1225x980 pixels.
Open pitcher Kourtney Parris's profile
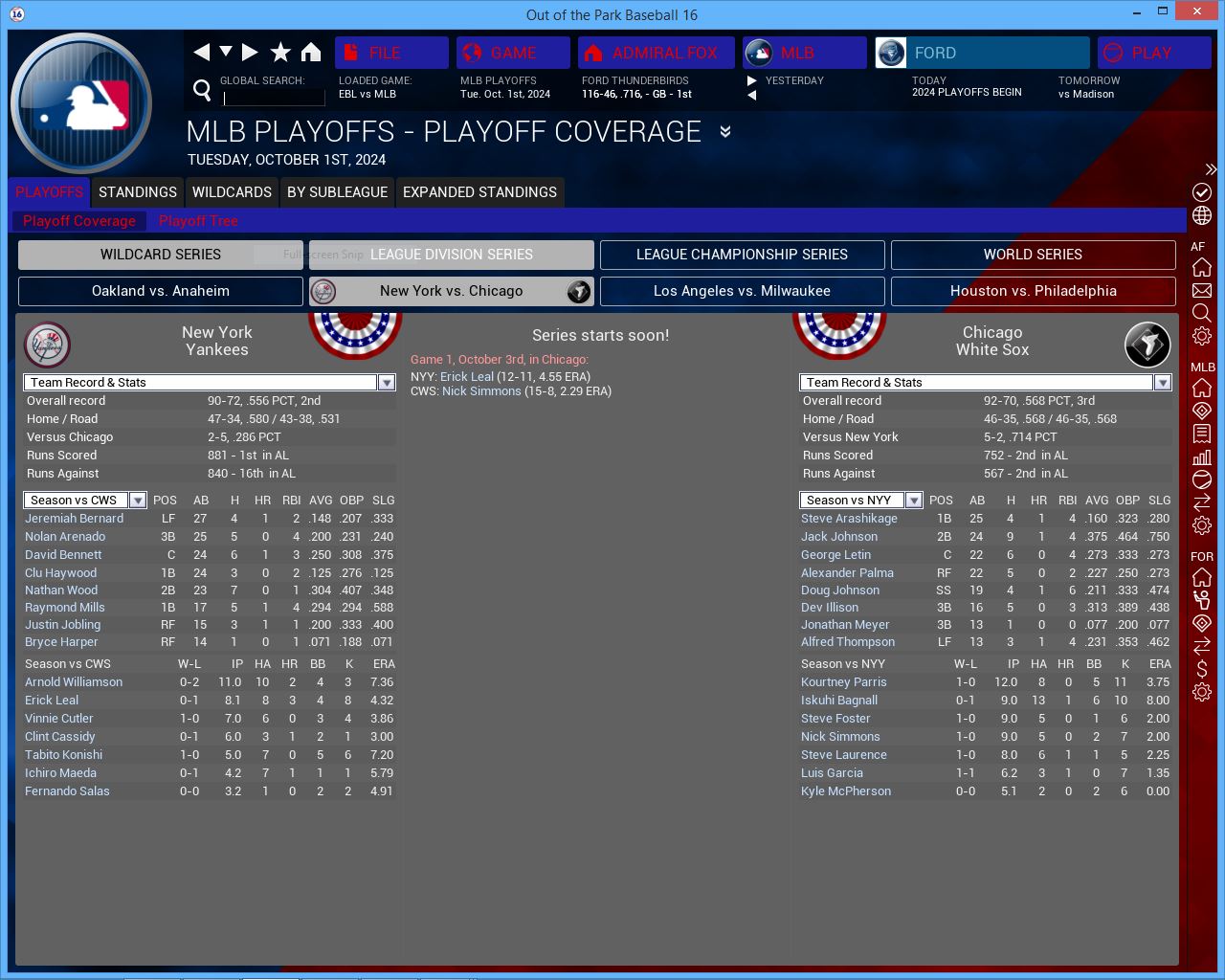click(x=843, y=682)
